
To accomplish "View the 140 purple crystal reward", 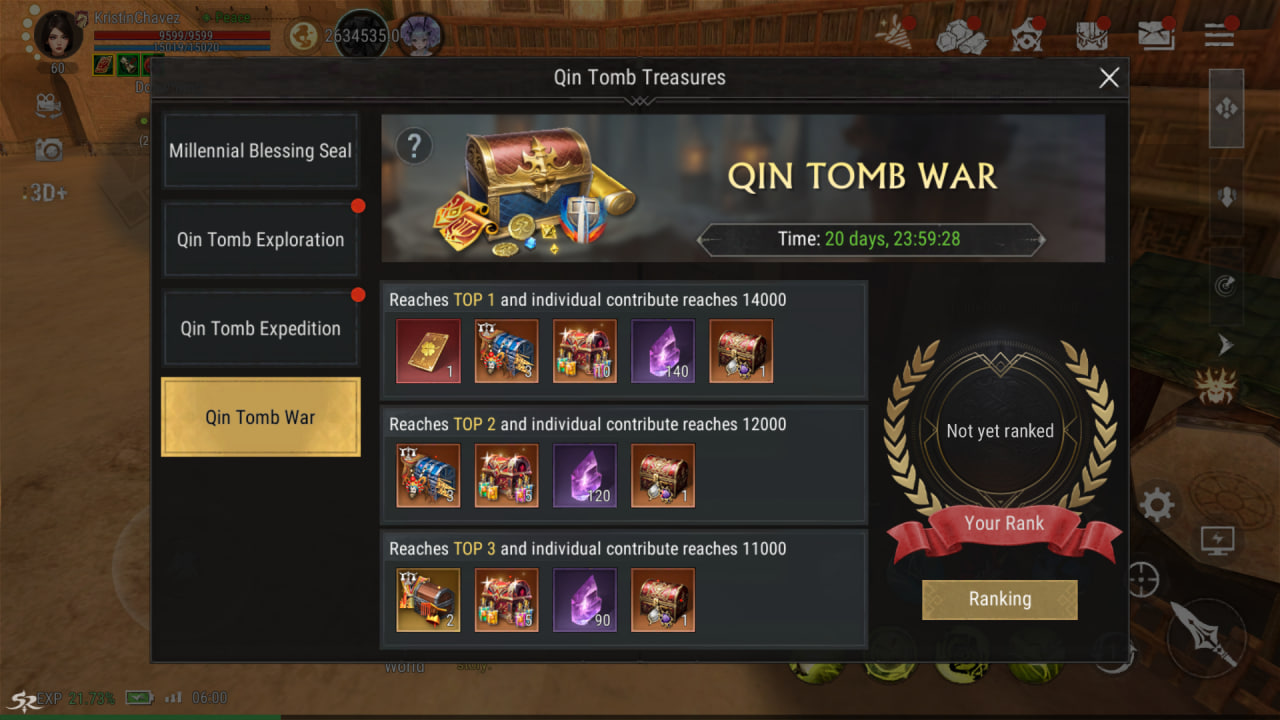I will [x=663, y=351].
